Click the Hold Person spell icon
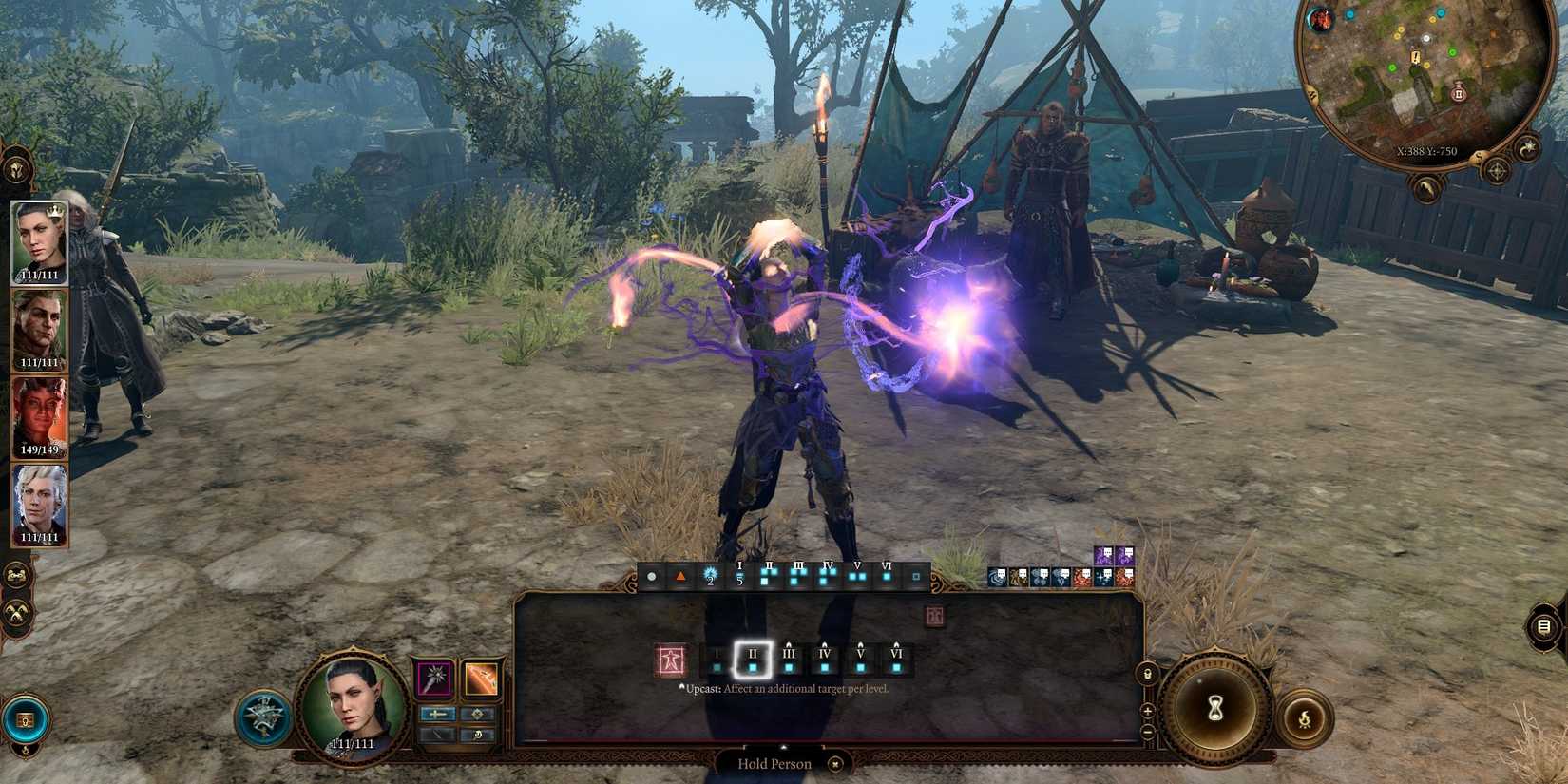 (x=671, y=660)
